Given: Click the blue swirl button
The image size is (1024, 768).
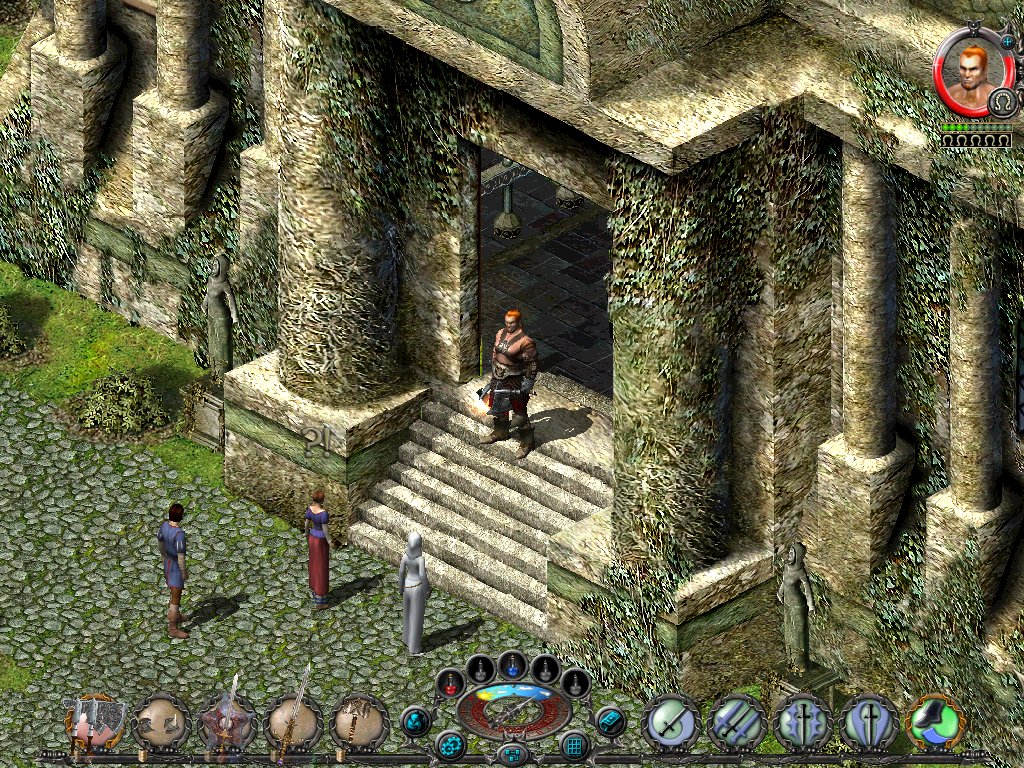Looking at the screenshot, I should 415,720.
